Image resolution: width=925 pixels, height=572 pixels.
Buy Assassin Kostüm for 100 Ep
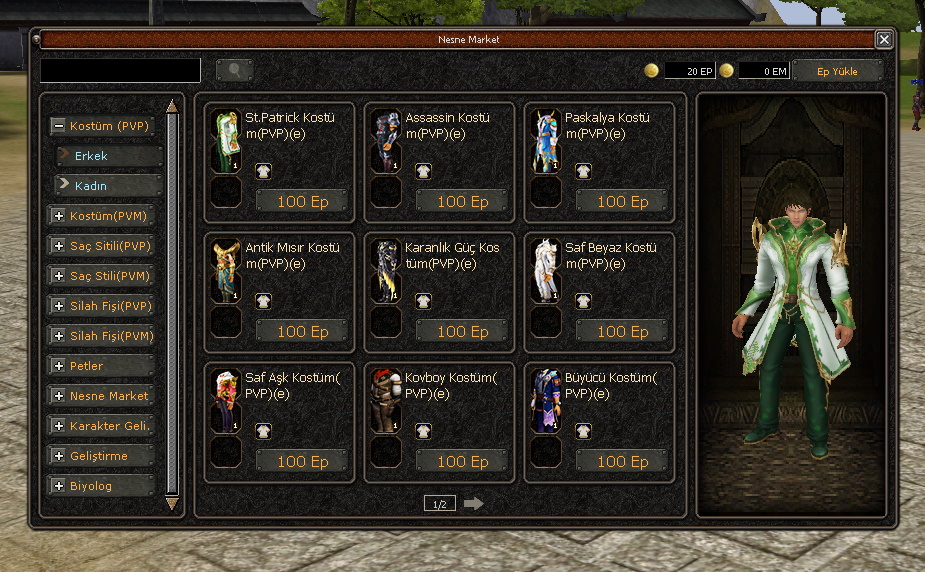click(x=462, y=201)
